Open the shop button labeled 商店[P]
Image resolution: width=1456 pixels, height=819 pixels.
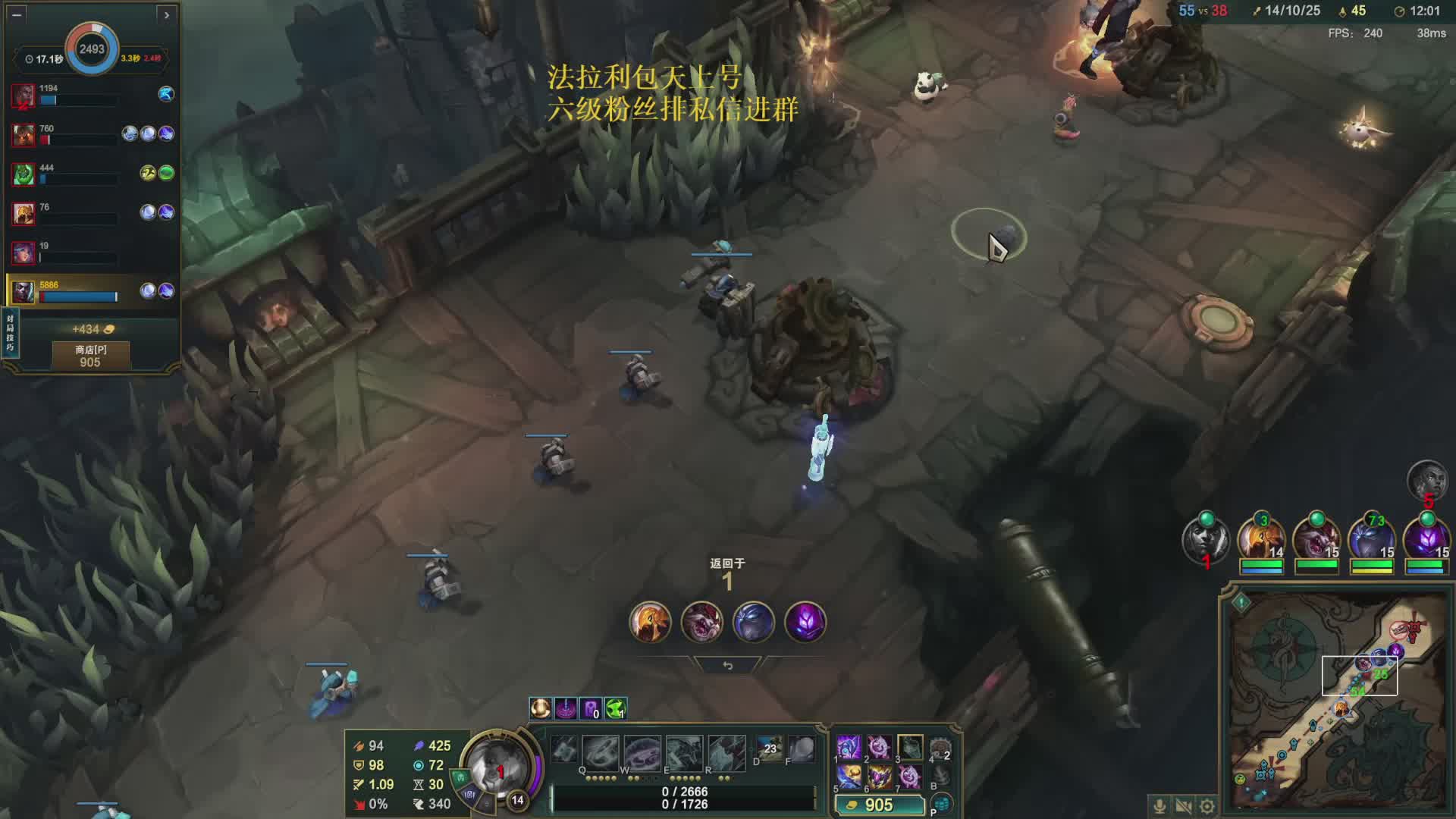90,356
